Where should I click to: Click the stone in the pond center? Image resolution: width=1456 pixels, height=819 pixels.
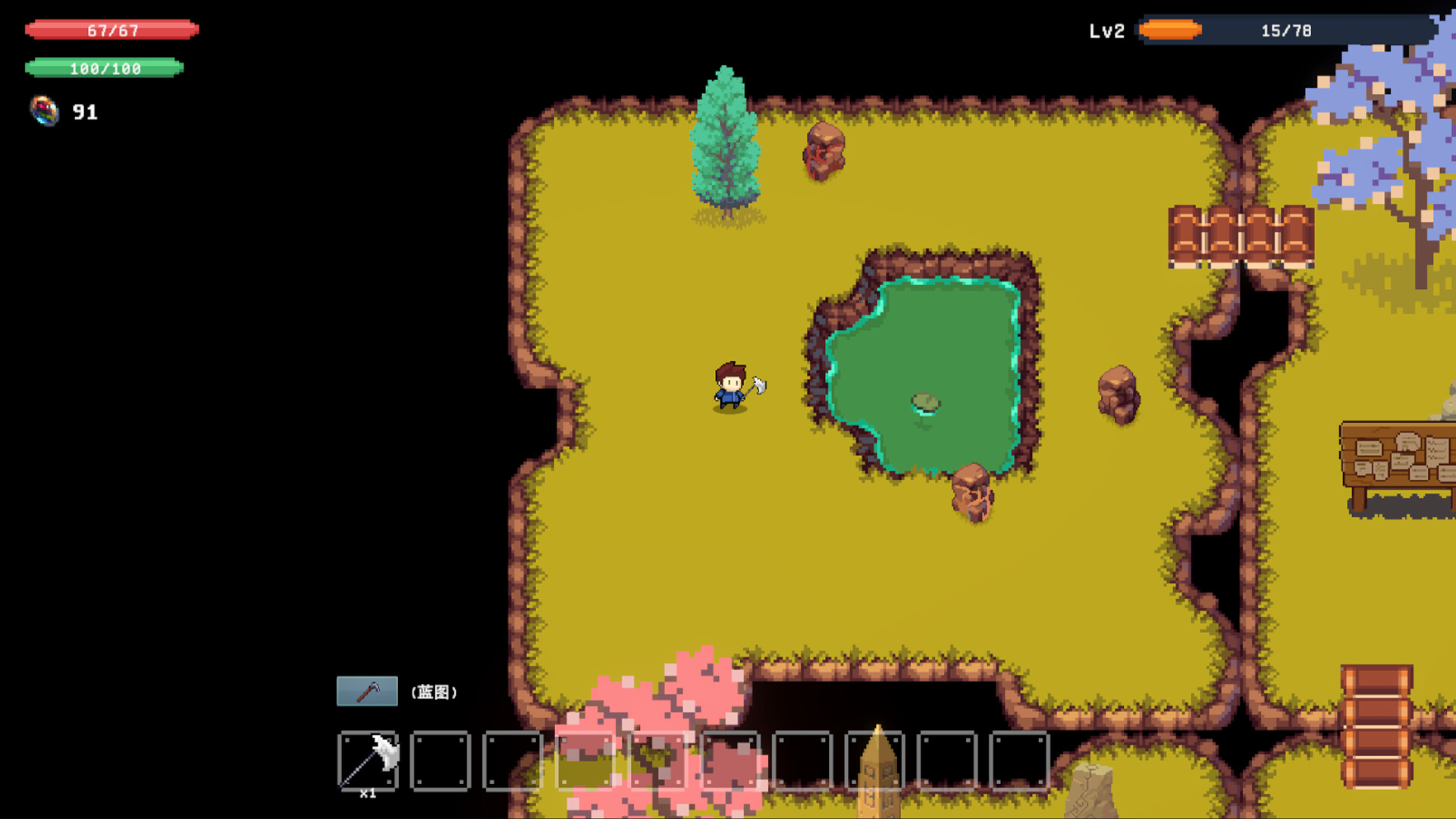[x=927, y=403]
